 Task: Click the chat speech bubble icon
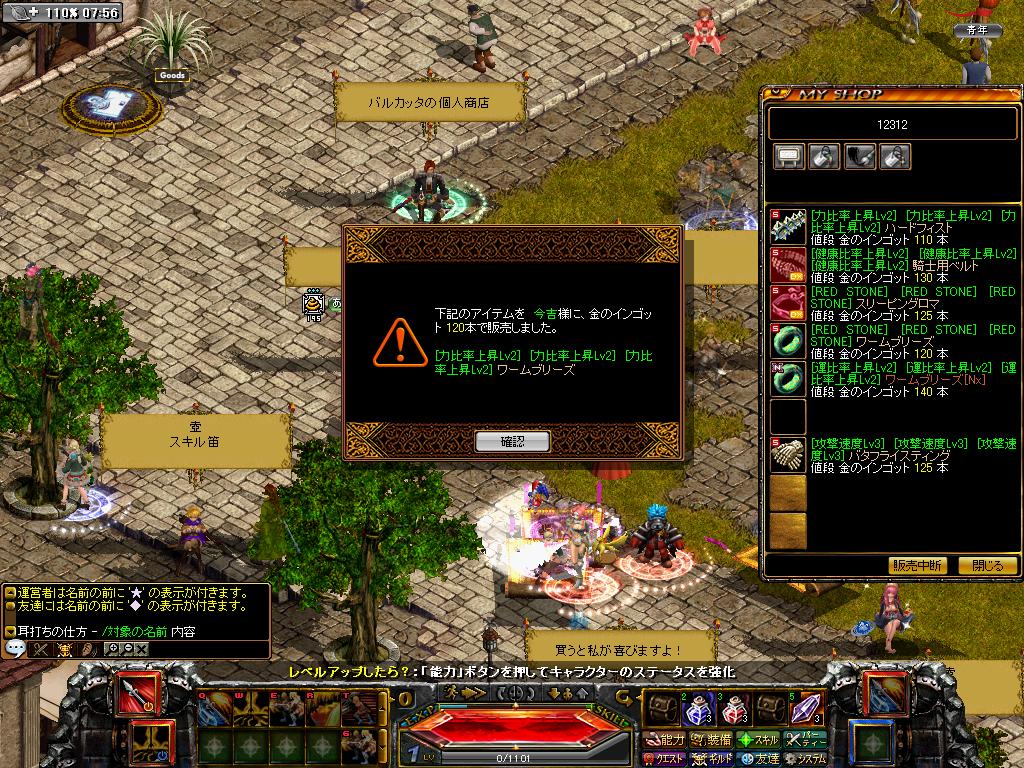15,648
